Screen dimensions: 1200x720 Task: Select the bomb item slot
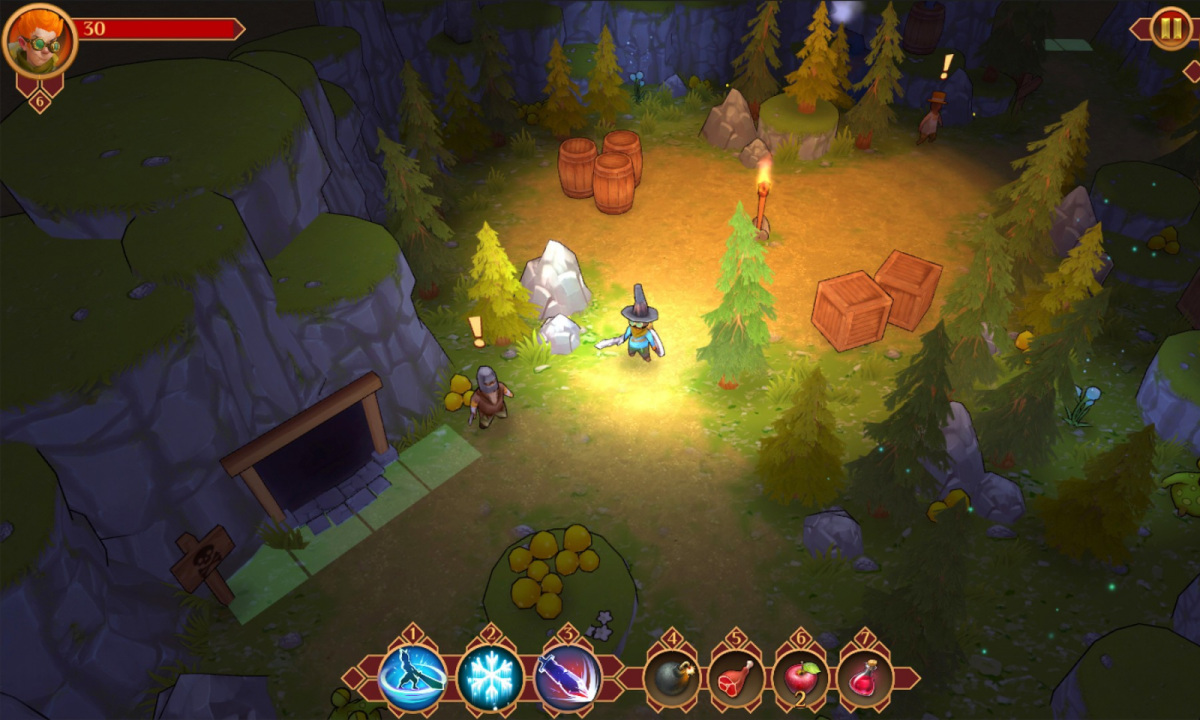pos(671,678)
